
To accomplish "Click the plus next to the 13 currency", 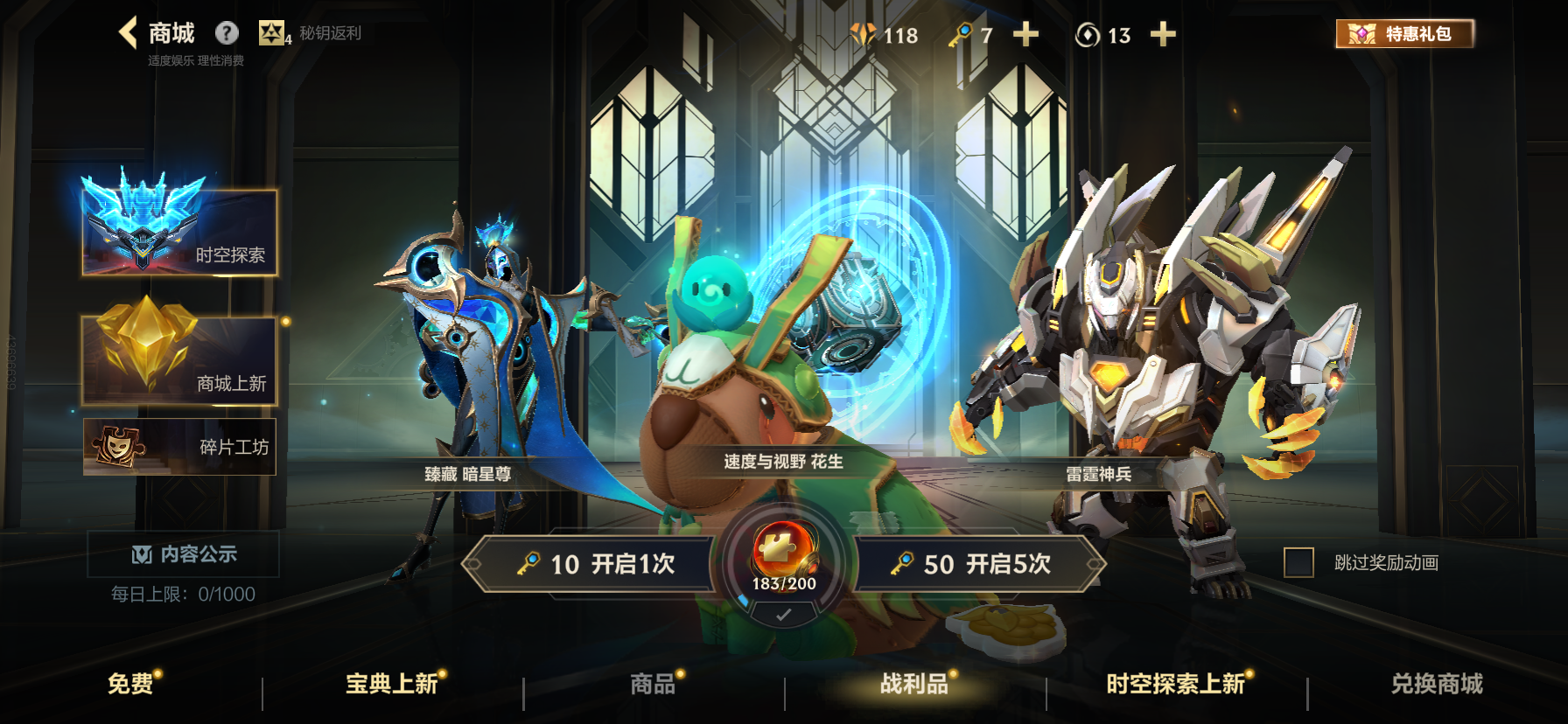I will pyautogui.click(x=1163, y=36).
